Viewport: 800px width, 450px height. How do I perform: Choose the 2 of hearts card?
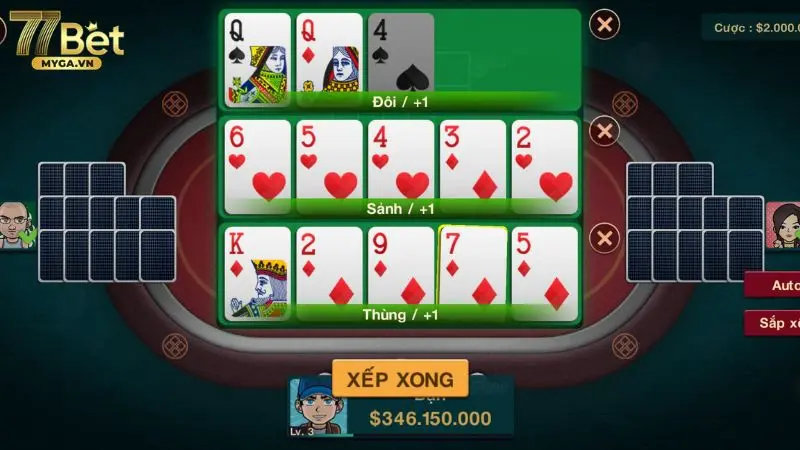(545, 164)
